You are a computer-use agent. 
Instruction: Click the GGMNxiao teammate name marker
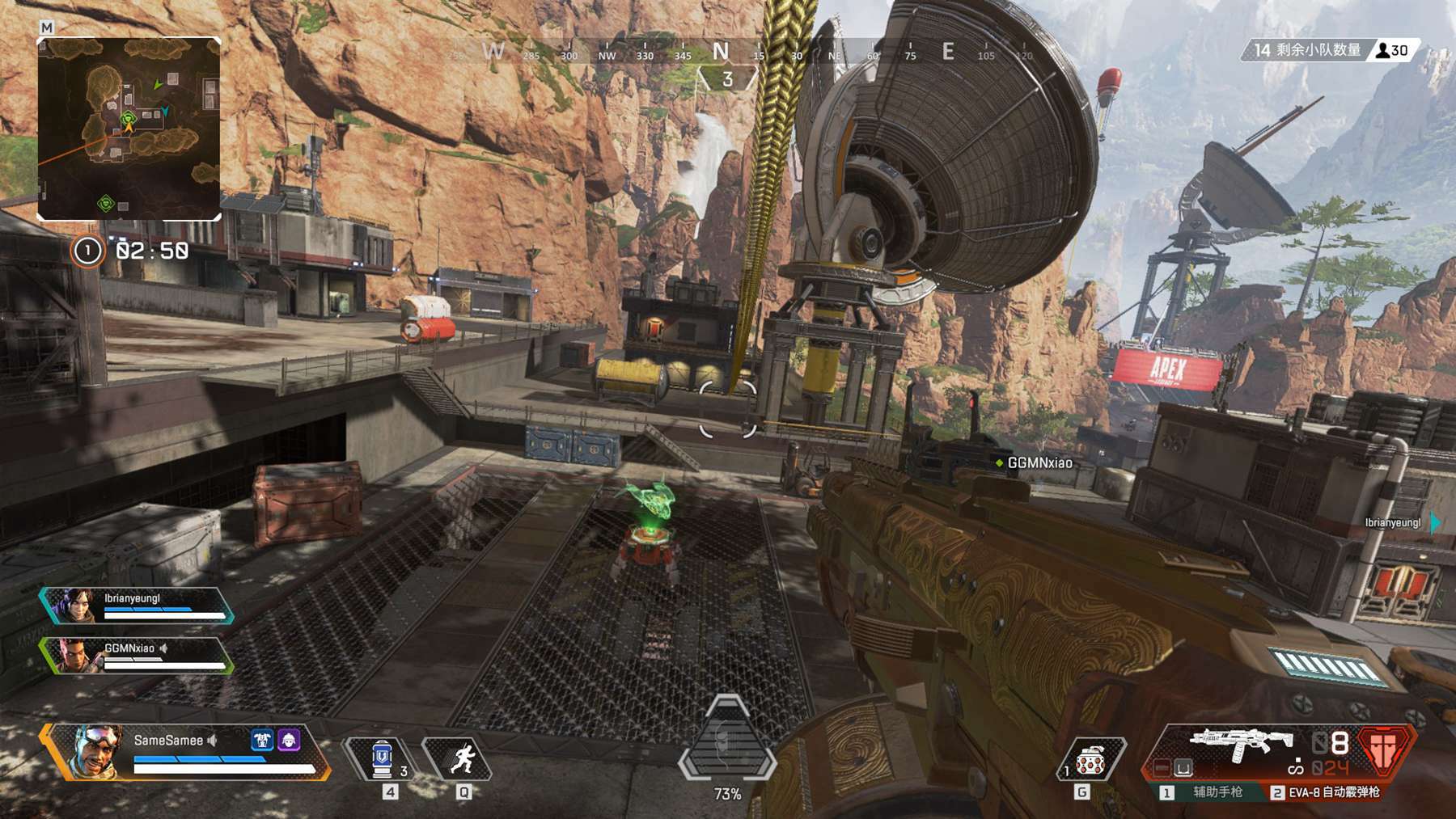point(1035,463)
